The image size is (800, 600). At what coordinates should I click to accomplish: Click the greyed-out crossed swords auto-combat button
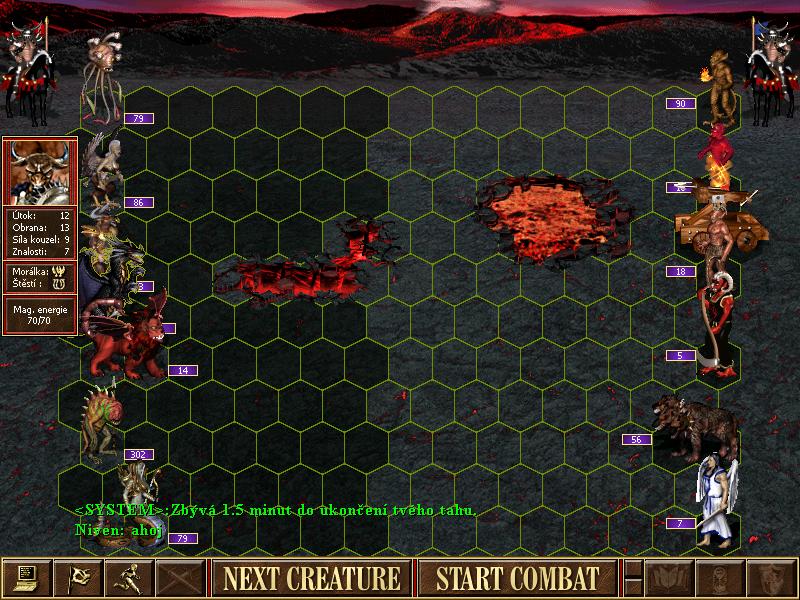point(181,578)
